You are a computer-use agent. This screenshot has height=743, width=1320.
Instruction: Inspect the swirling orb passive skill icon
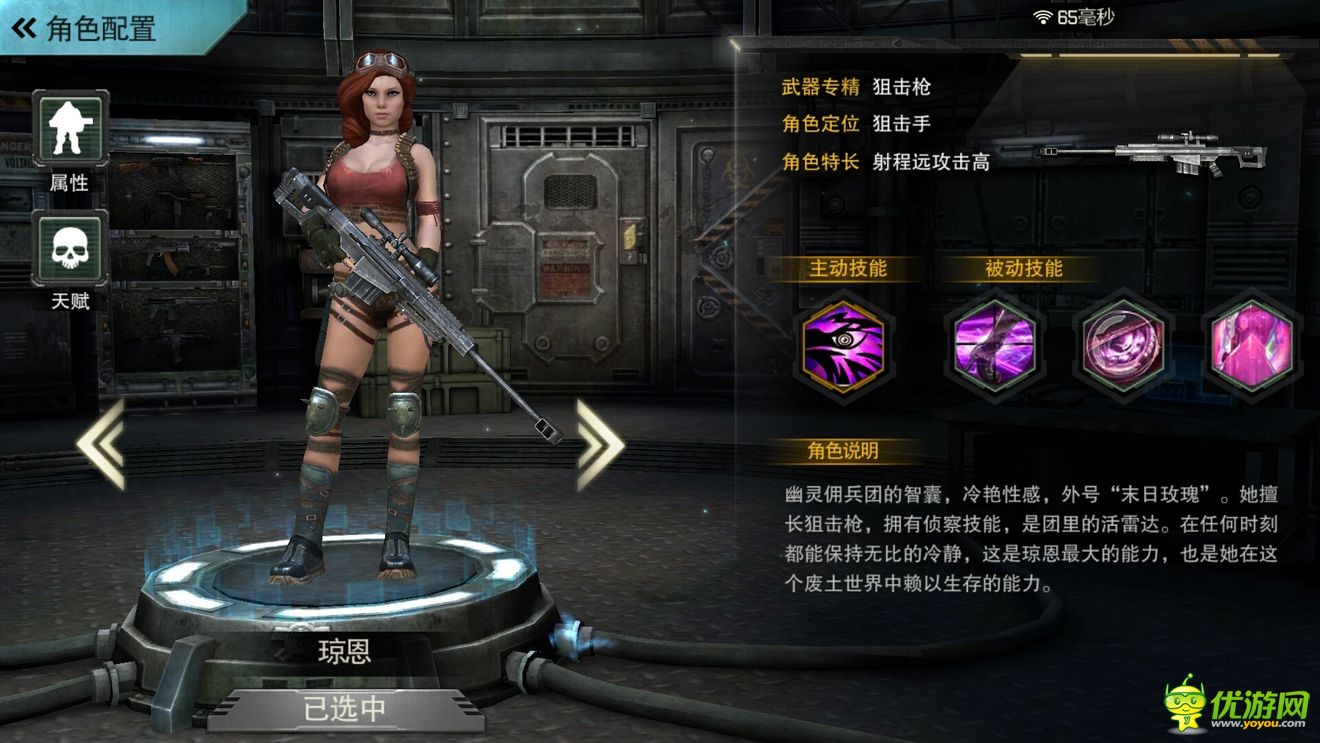(x=1123, y=346)
